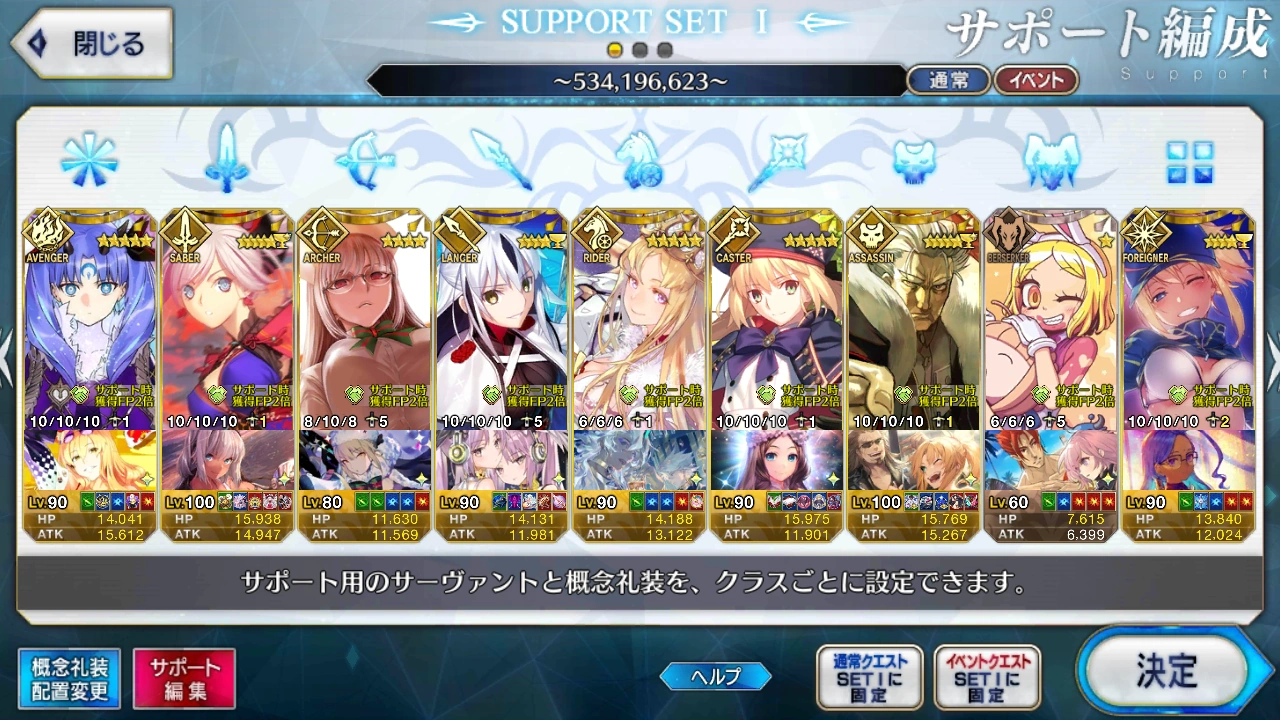The width and height of the screenshot is (1280, 720).
Task: Select the second support set page dot
Action: tap(638, 49)
